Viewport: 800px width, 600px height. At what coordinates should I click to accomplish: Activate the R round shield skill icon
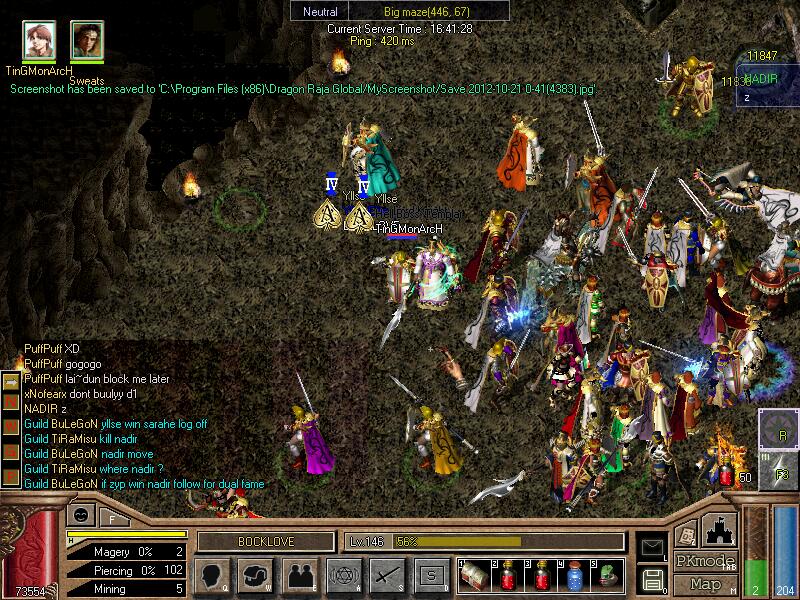coord(777,428)
